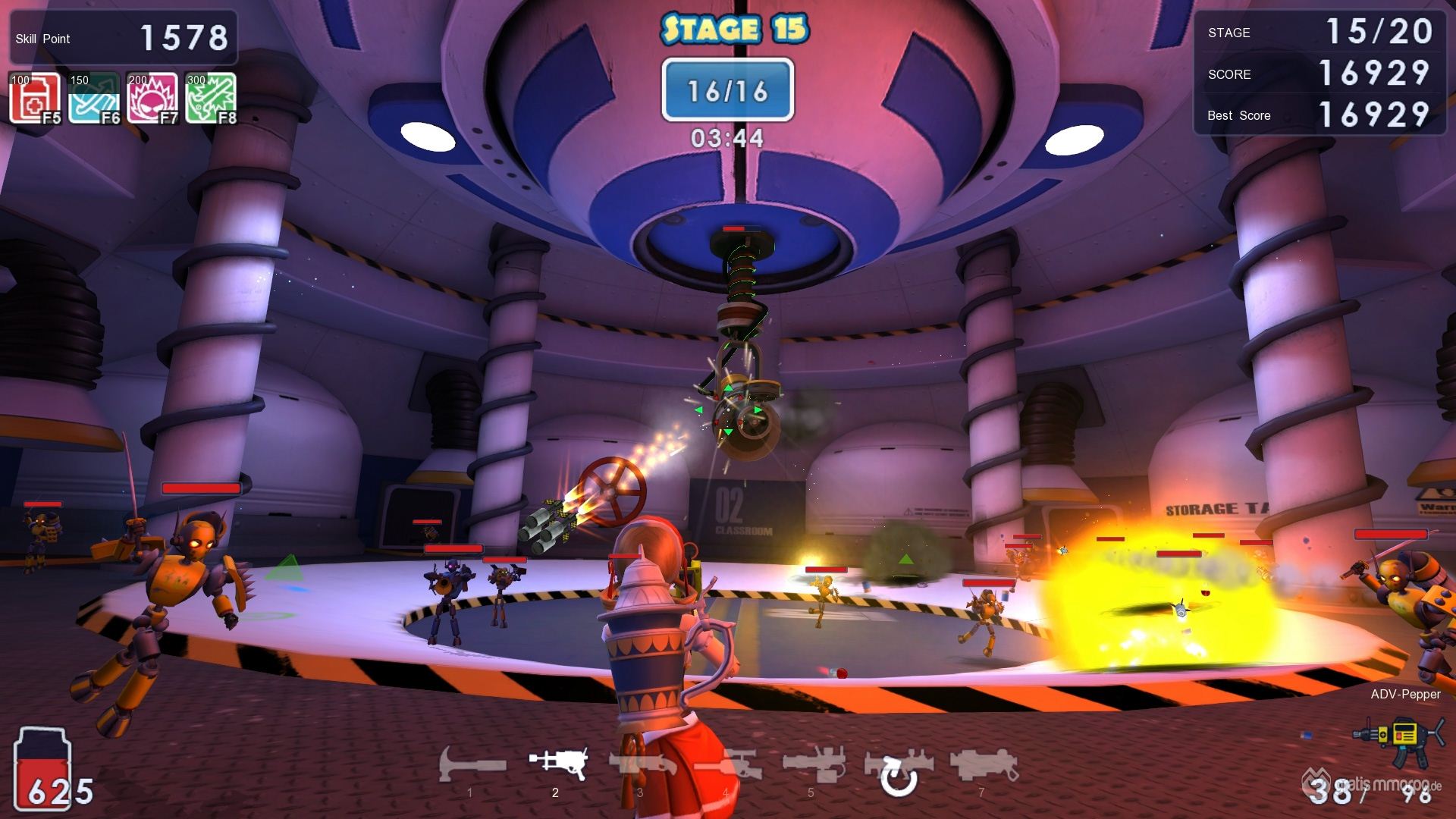Equip the weapon in slot 4

click(726, 764)
